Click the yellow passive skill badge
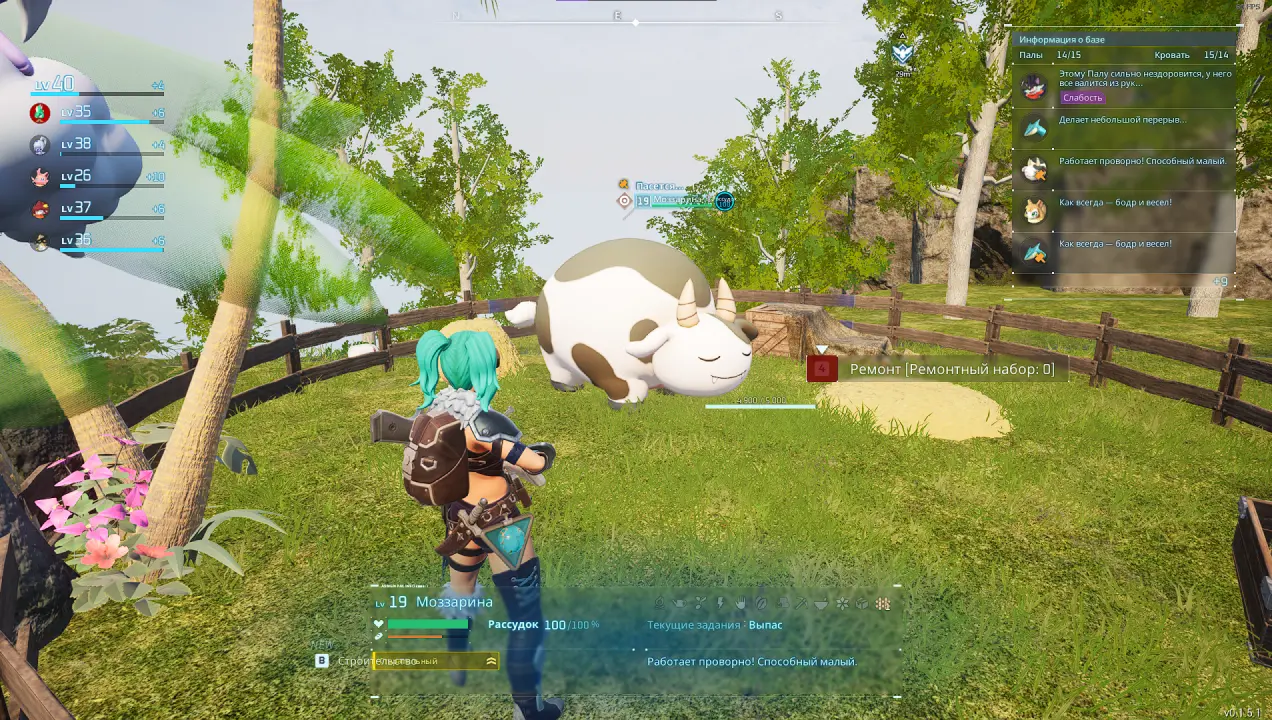This screenshot has height=720, width=1272. [434, 661]
